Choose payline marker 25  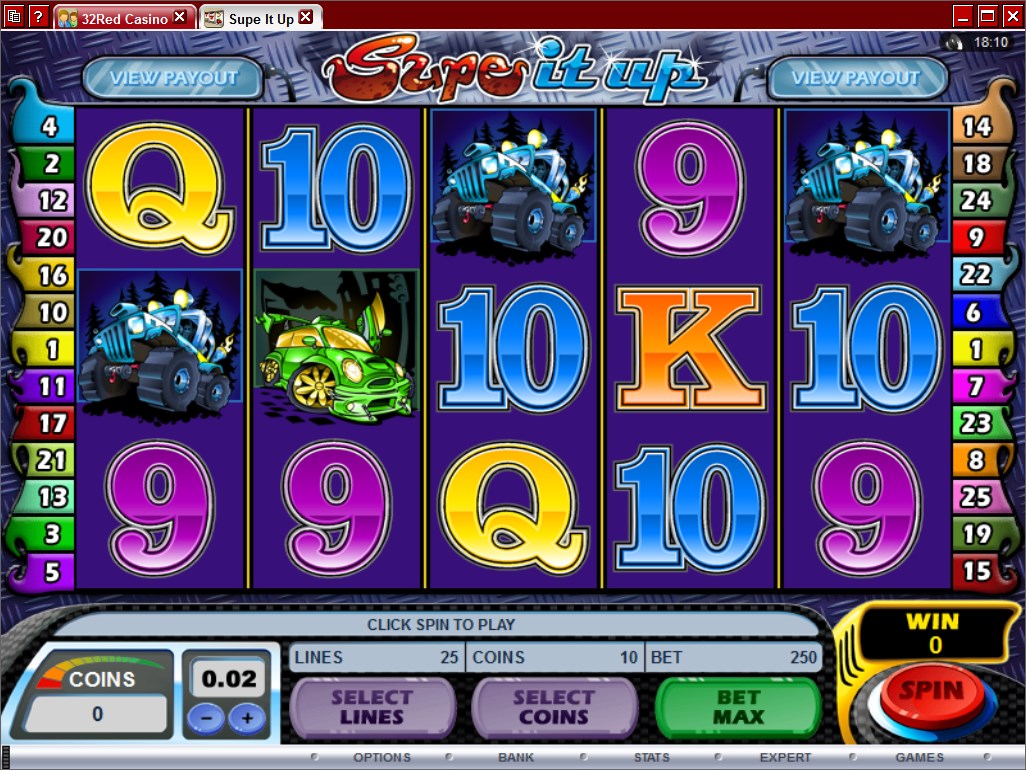tap(975, 497)
